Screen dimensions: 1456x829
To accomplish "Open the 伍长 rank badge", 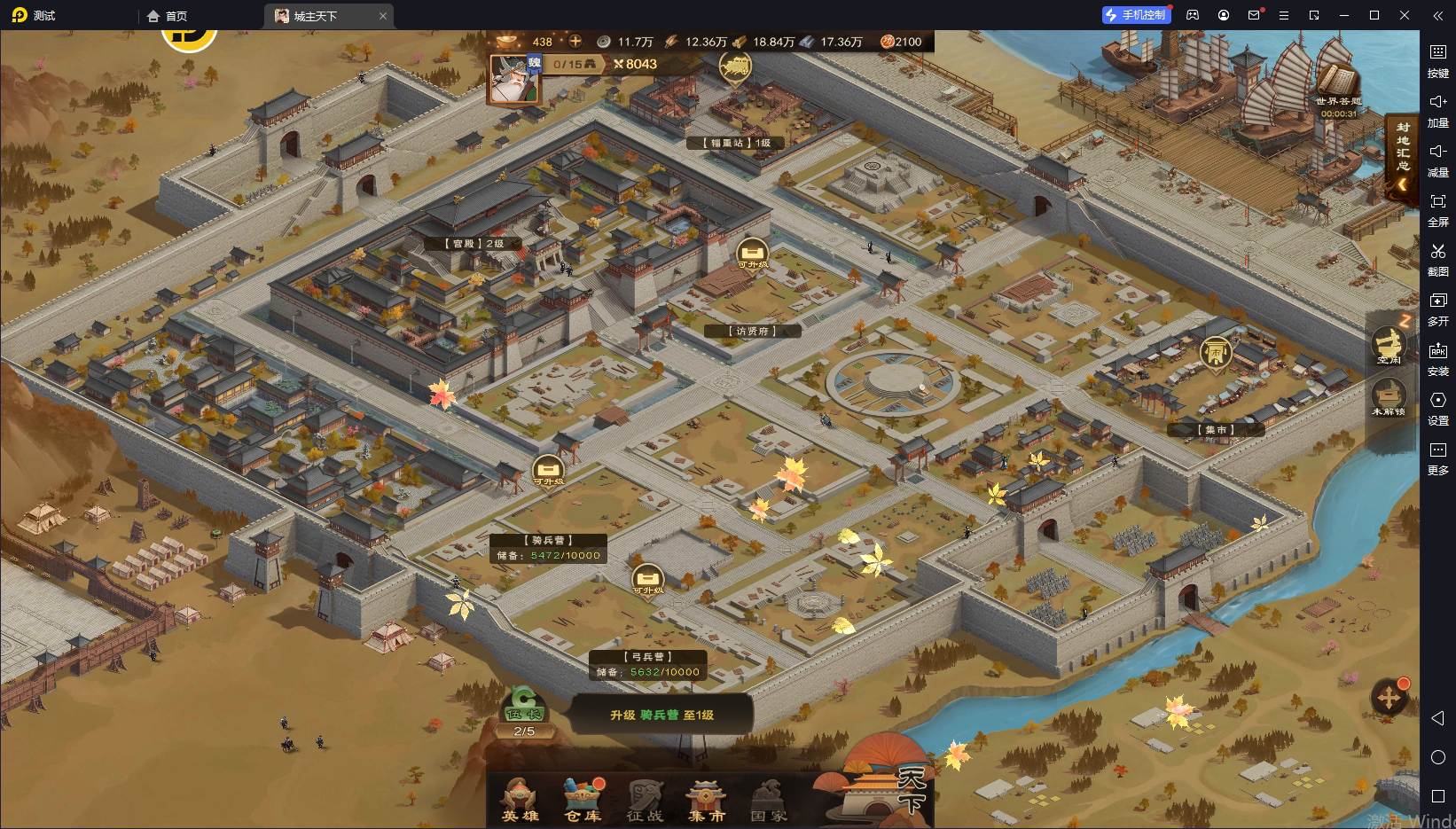I will pyautogui.click(x=523, y=710).
